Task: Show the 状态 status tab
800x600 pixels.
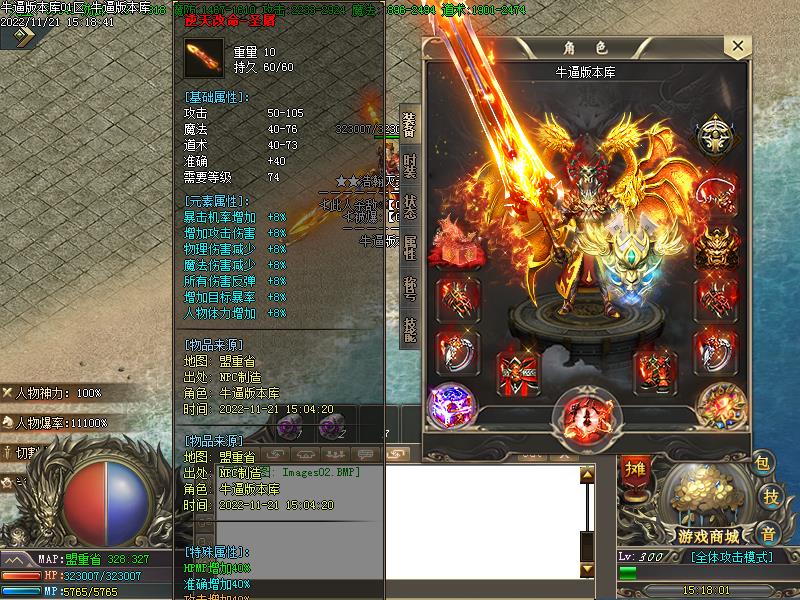Action: pyautogui.click(x=409, y=205)
